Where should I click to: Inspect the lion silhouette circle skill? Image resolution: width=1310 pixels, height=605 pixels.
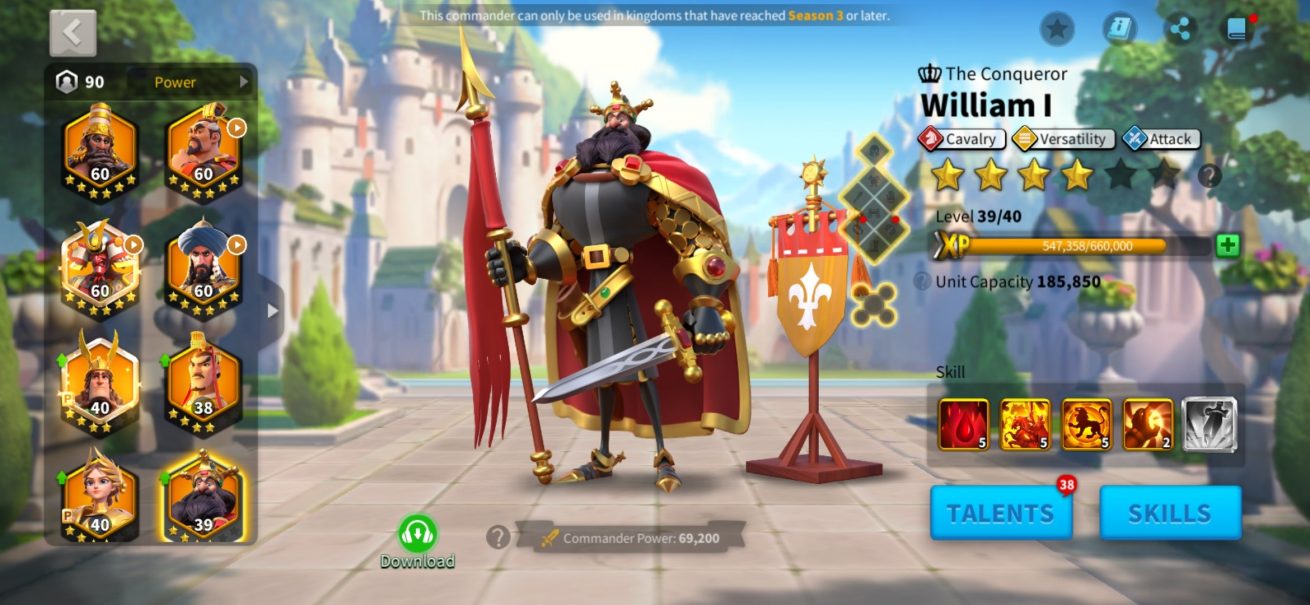click(1086, 424)
